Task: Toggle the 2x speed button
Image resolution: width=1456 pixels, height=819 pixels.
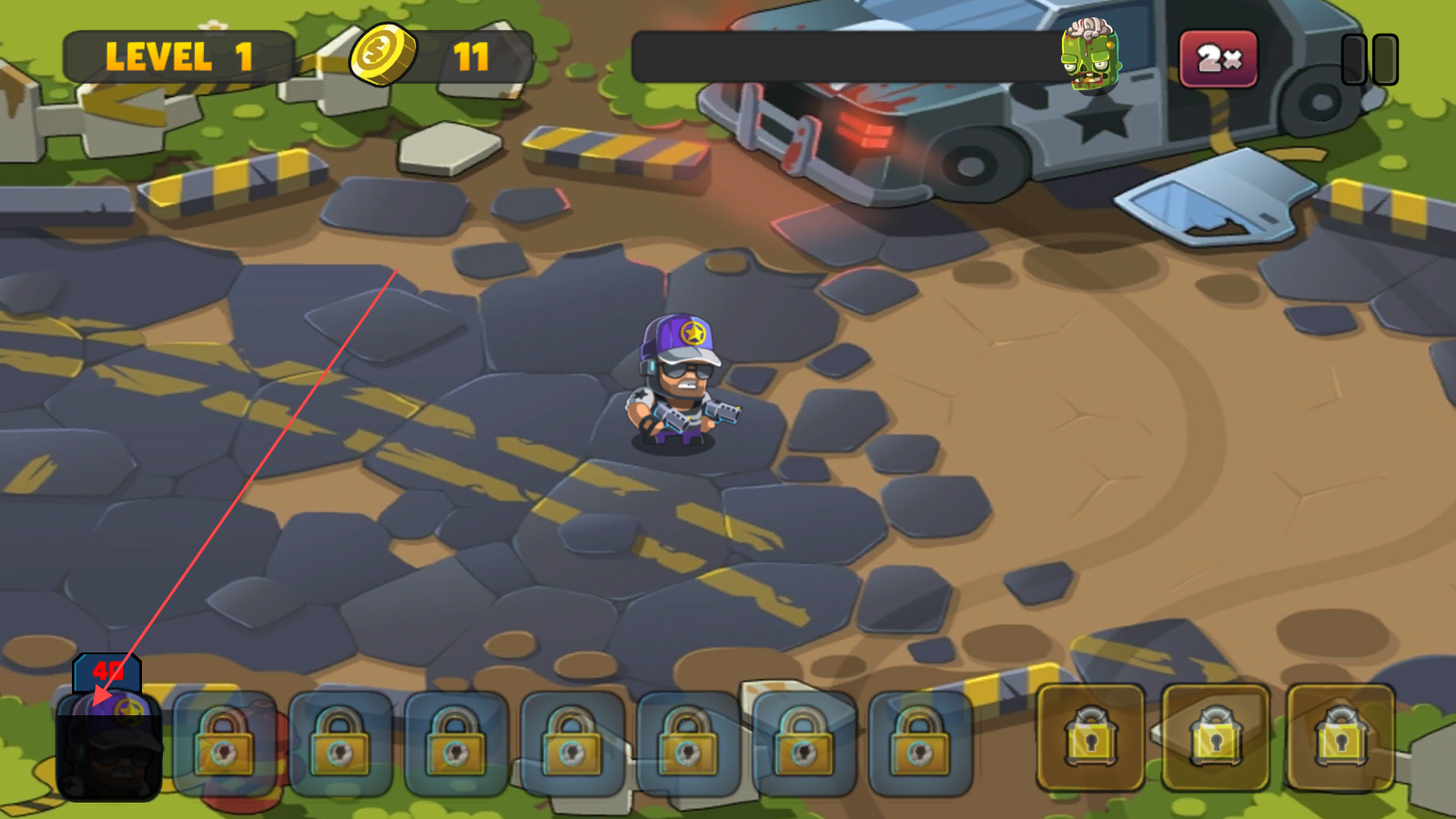Action: click(1218, 59)
